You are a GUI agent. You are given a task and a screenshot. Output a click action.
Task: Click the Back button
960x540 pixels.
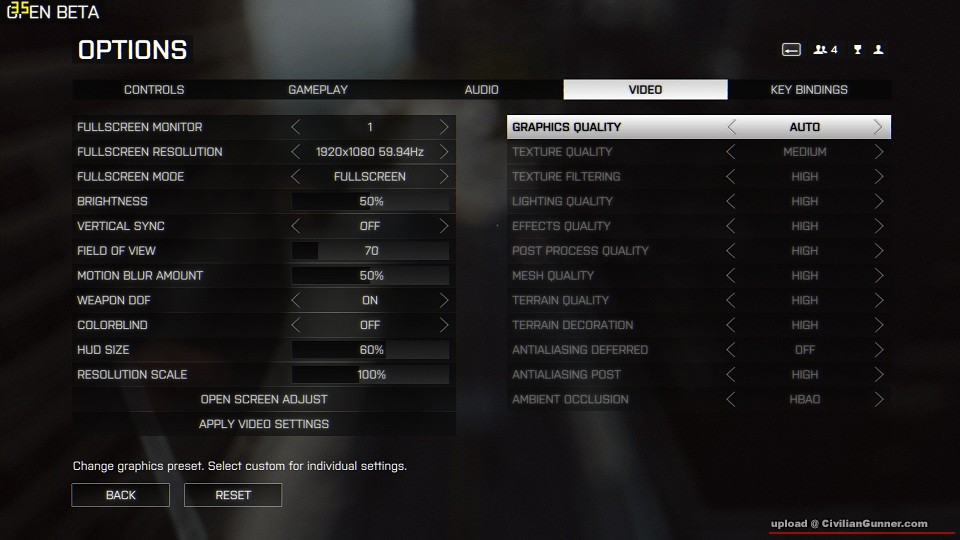click(120, 495)
